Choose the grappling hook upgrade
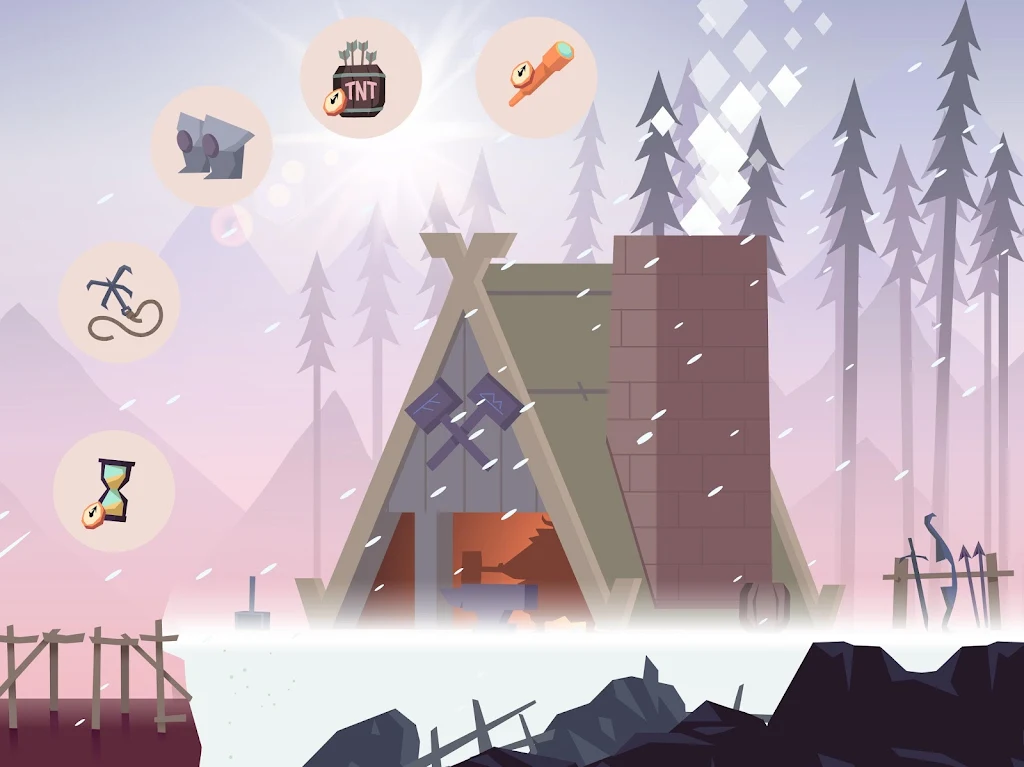 coord(119,302)
